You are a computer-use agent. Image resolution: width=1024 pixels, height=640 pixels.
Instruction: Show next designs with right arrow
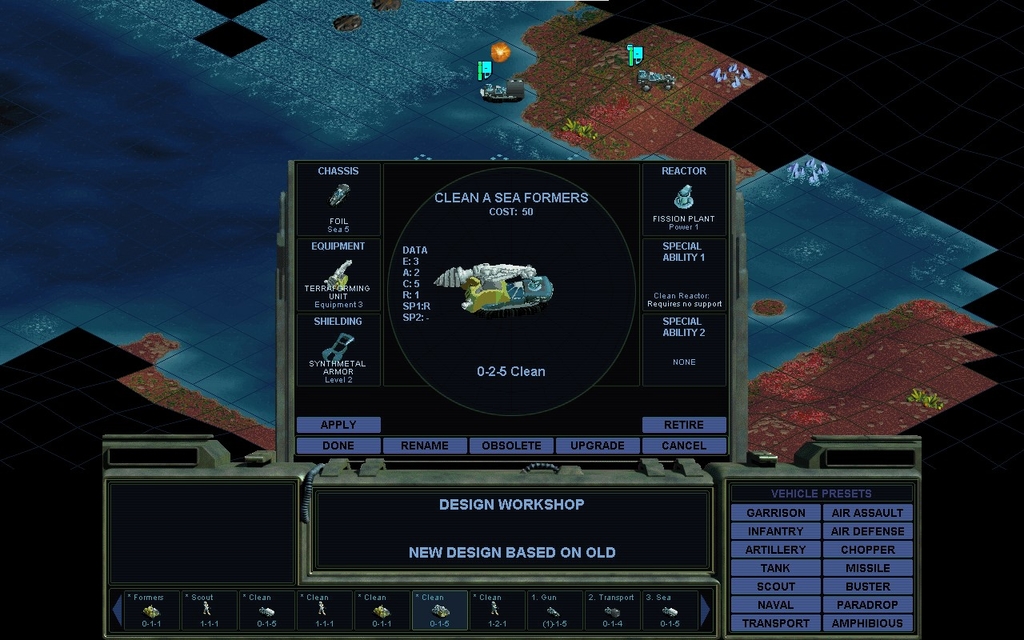point(706,610)
